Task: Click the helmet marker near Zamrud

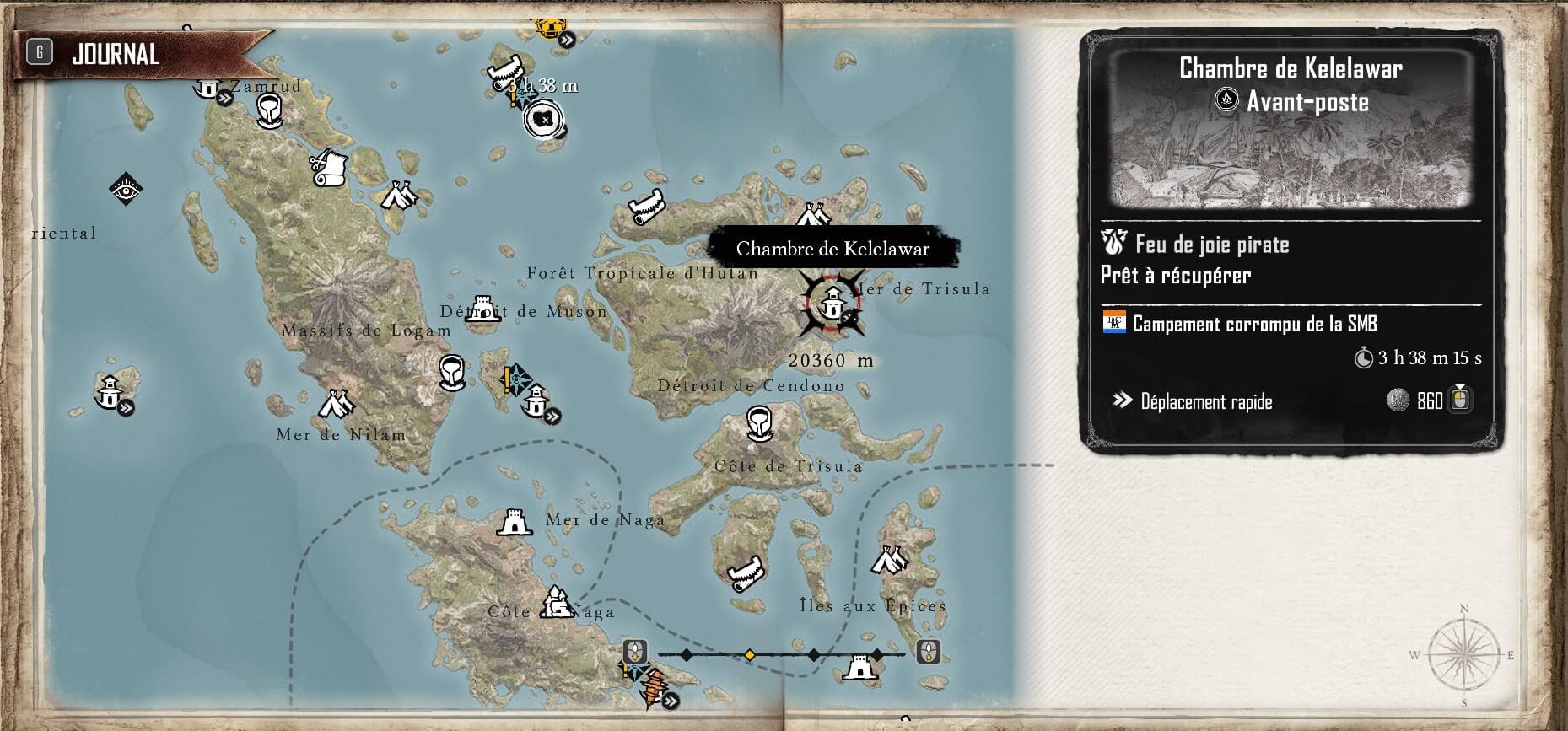Action: (x=269, y=110)
